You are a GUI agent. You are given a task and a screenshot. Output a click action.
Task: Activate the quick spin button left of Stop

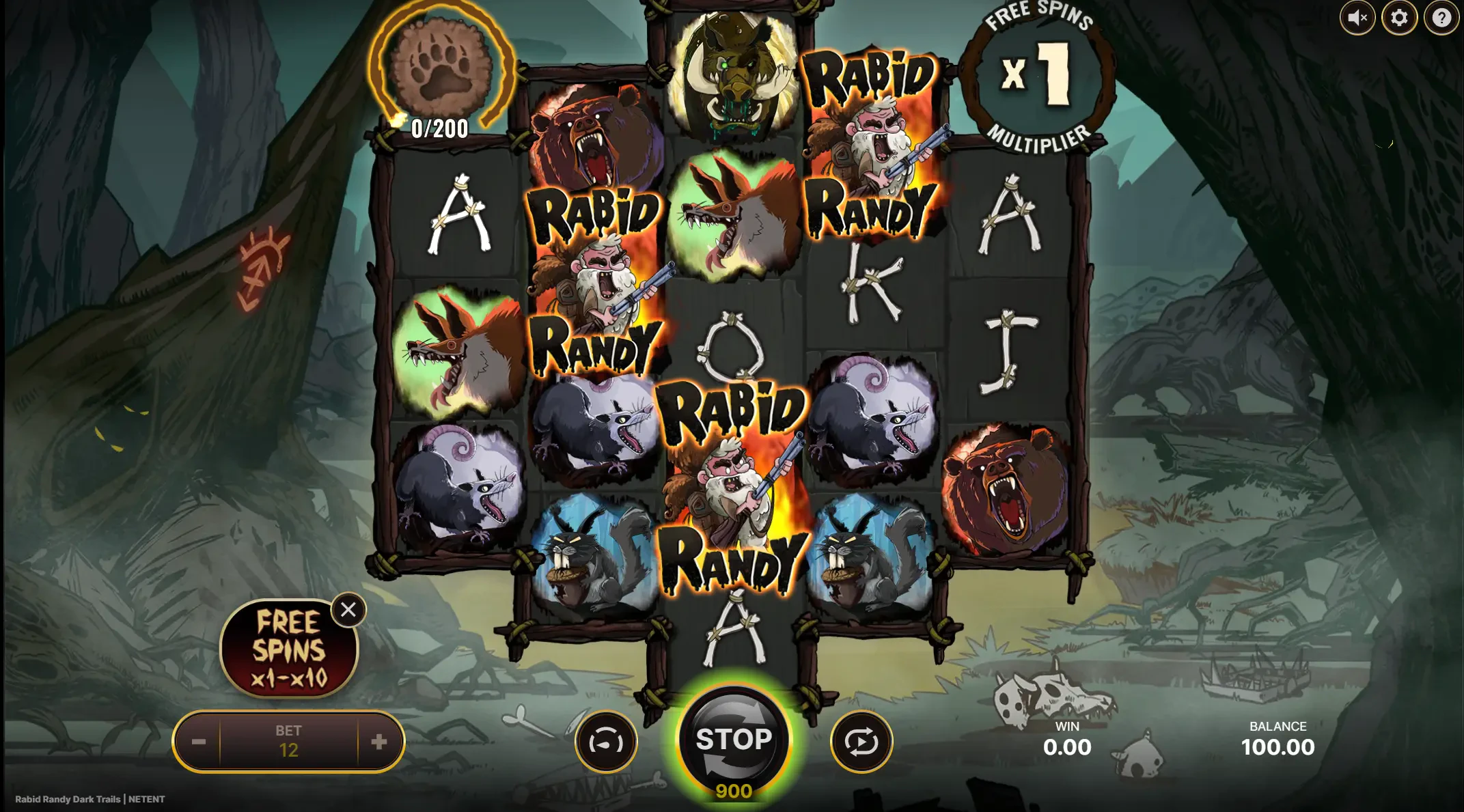tap(606, 742)
